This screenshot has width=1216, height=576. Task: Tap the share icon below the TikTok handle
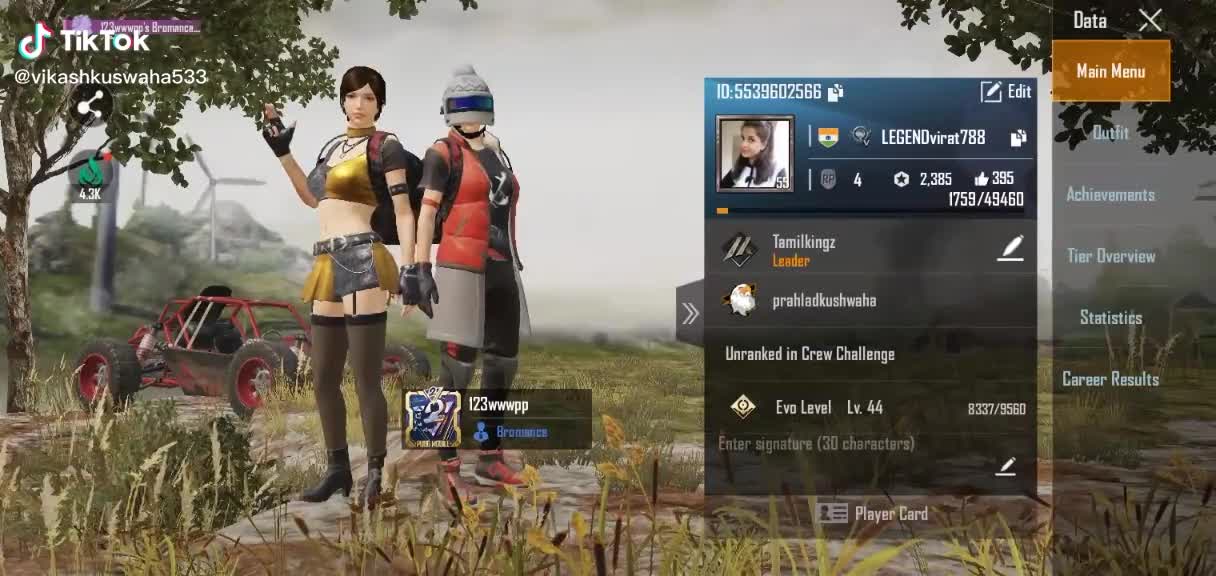tap(91, 106)
